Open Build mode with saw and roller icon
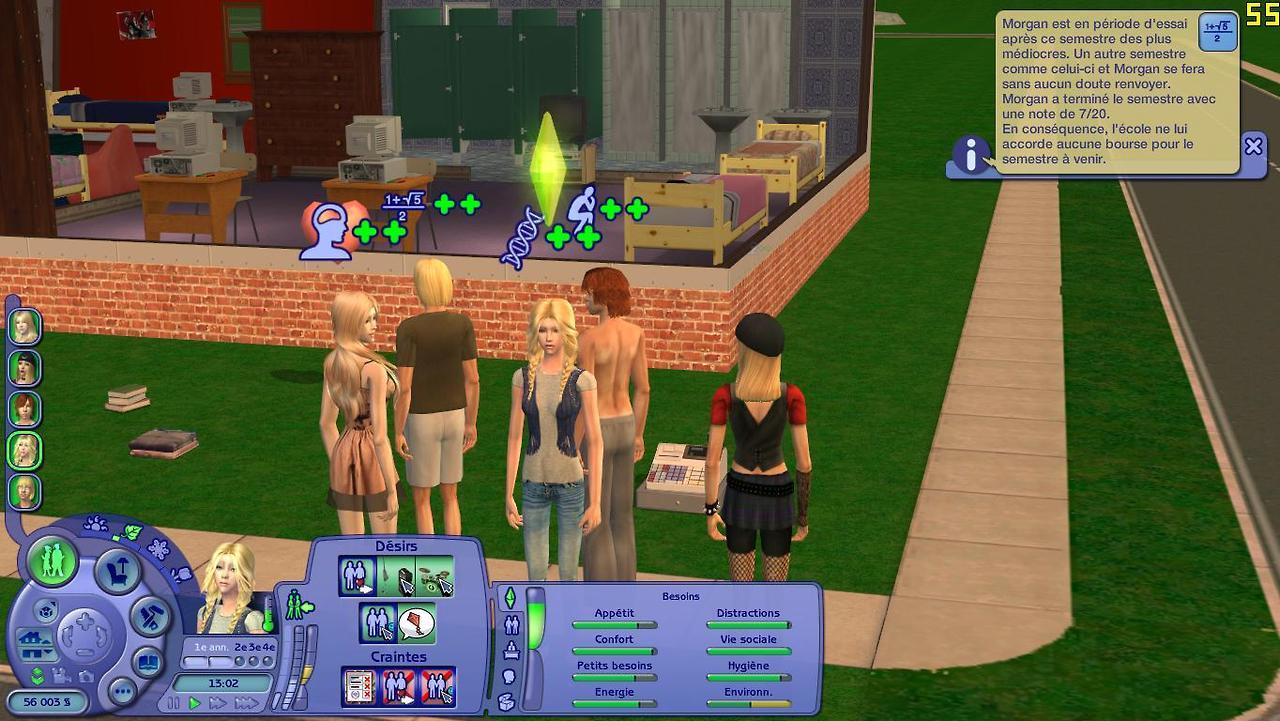Viewport: 1280px width, 721px height. 151,614
